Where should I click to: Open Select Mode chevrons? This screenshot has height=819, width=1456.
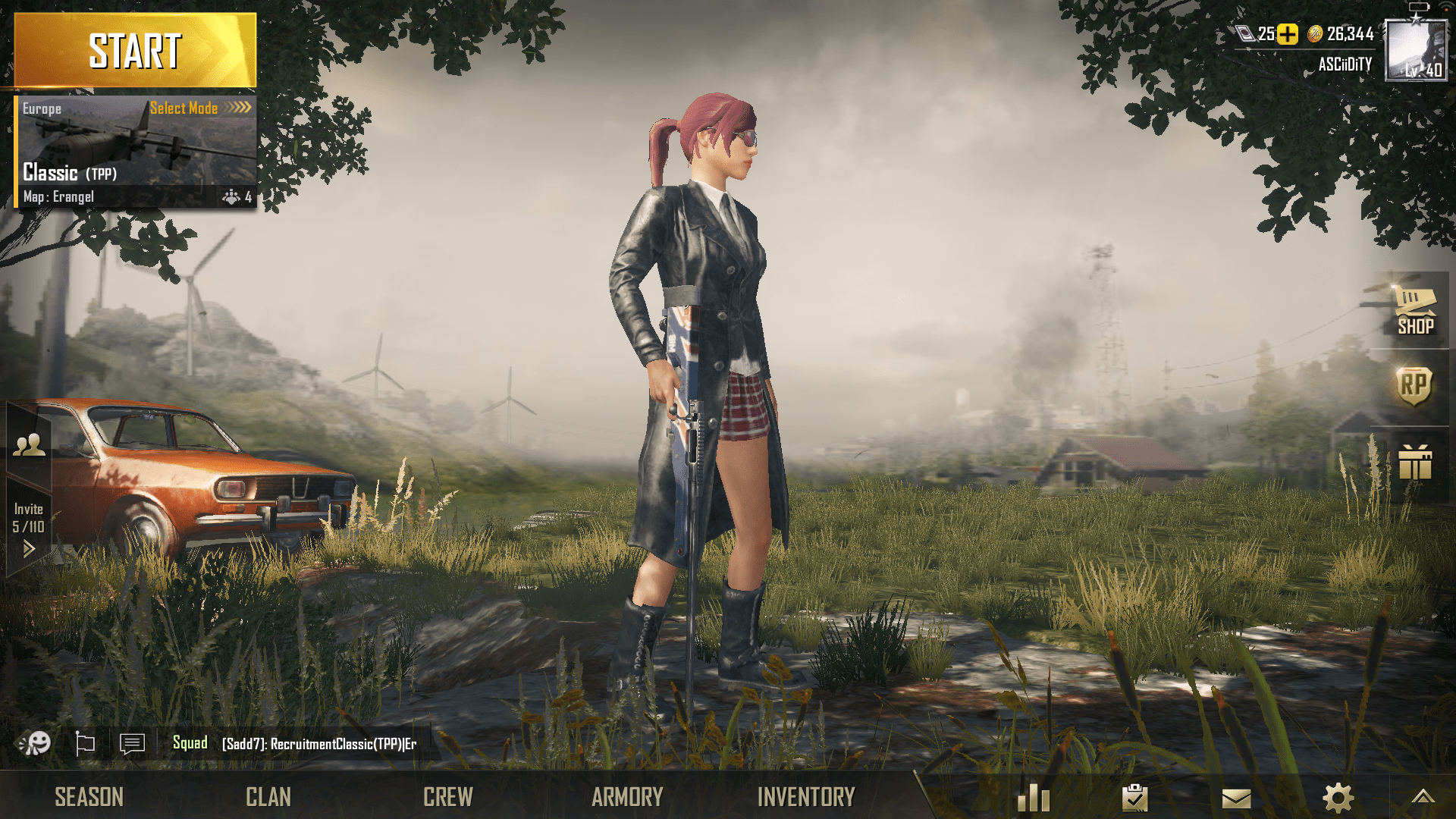(237, 108)
